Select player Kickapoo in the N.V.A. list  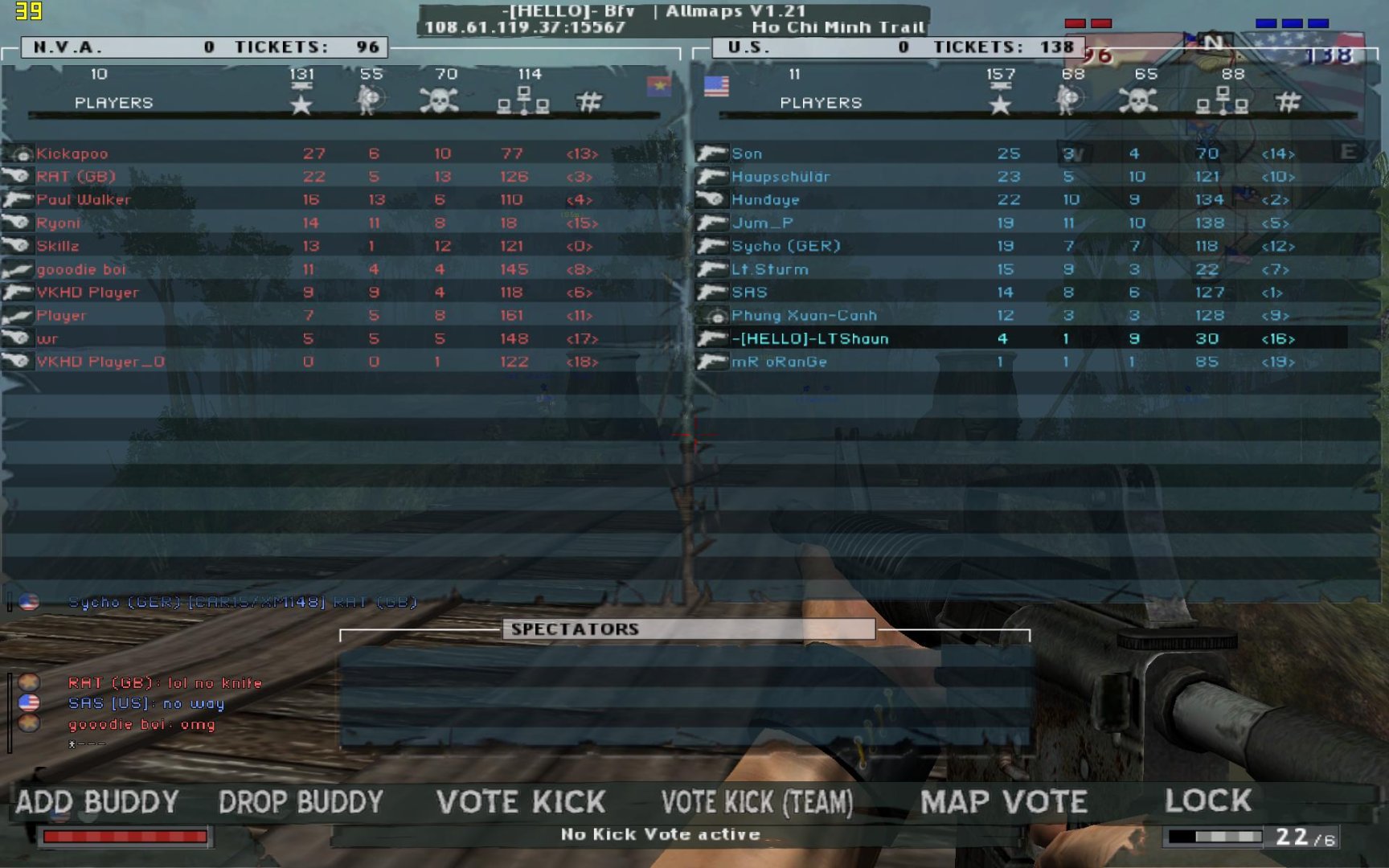(x=72, y=154)
